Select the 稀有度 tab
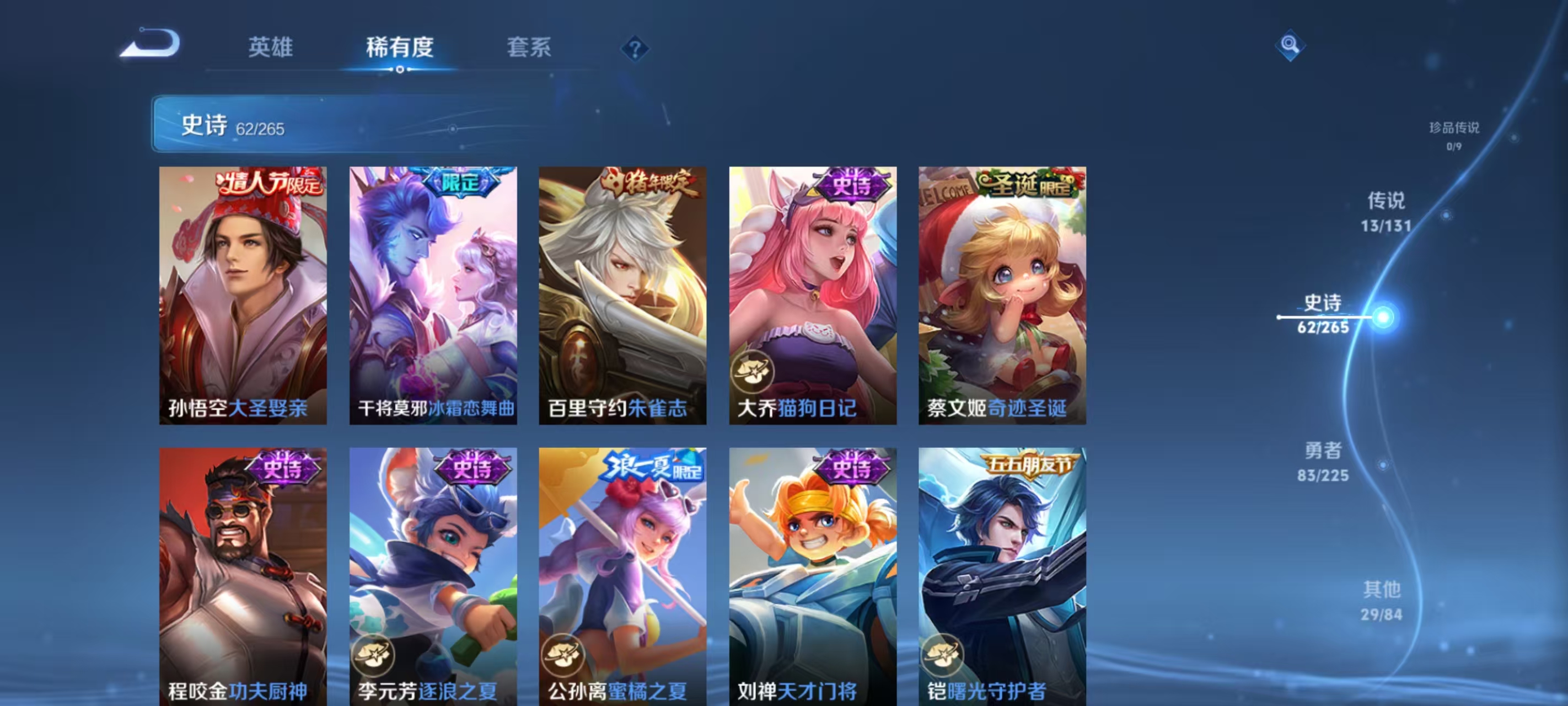This screenshot has height=706, width=1568. (x=400, y=49)
